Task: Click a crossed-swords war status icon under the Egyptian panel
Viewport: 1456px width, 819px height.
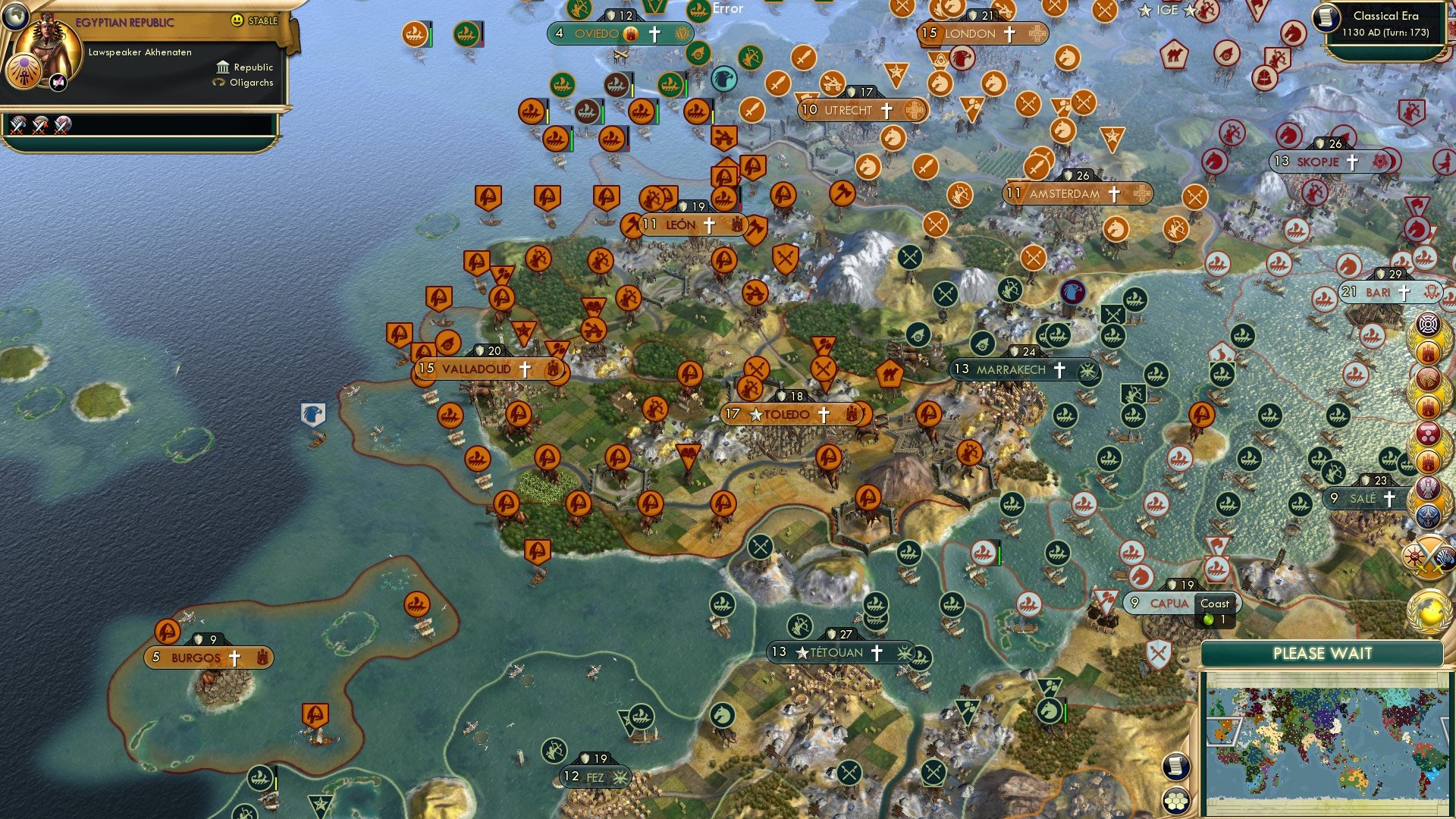Action: coord(19,124)
